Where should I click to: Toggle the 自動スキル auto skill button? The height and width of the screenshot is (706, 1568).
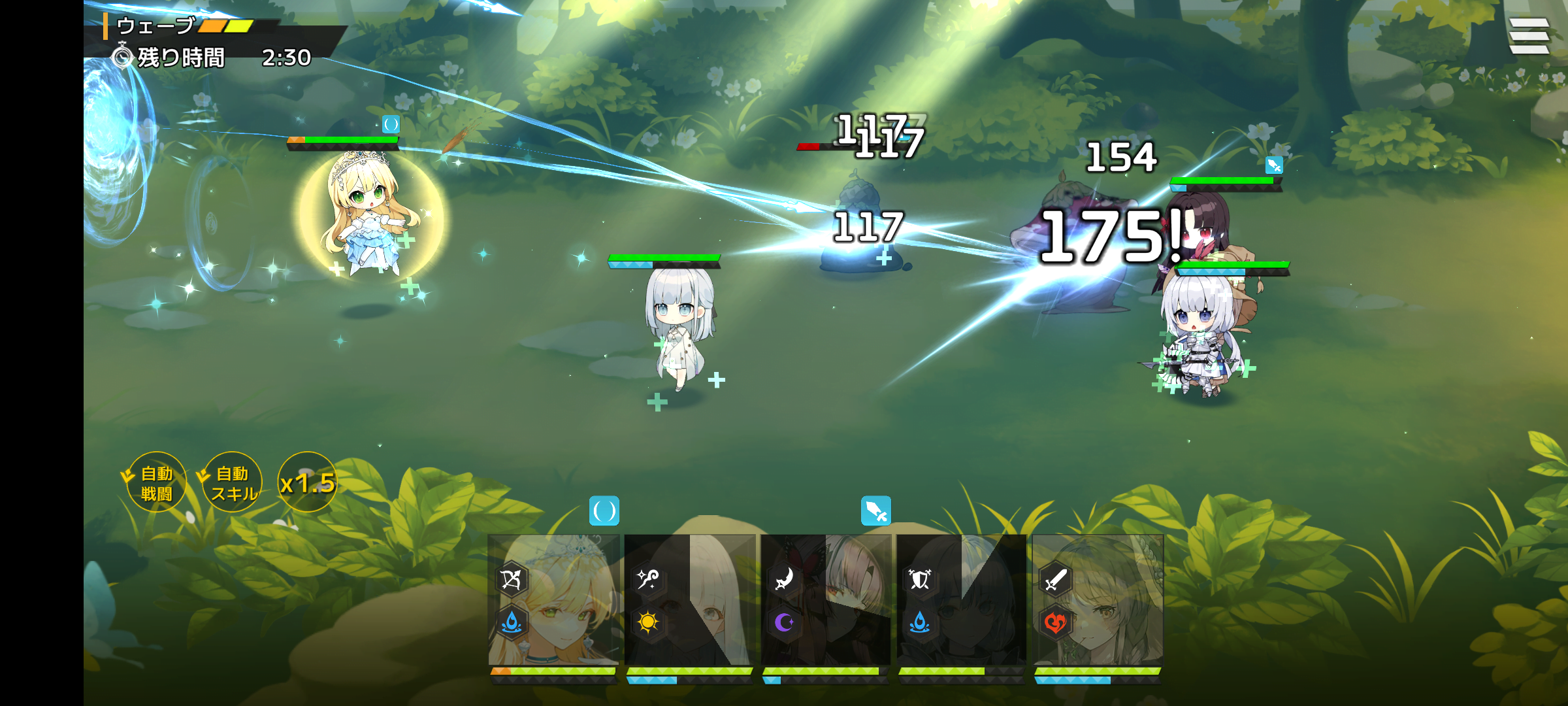232,483
